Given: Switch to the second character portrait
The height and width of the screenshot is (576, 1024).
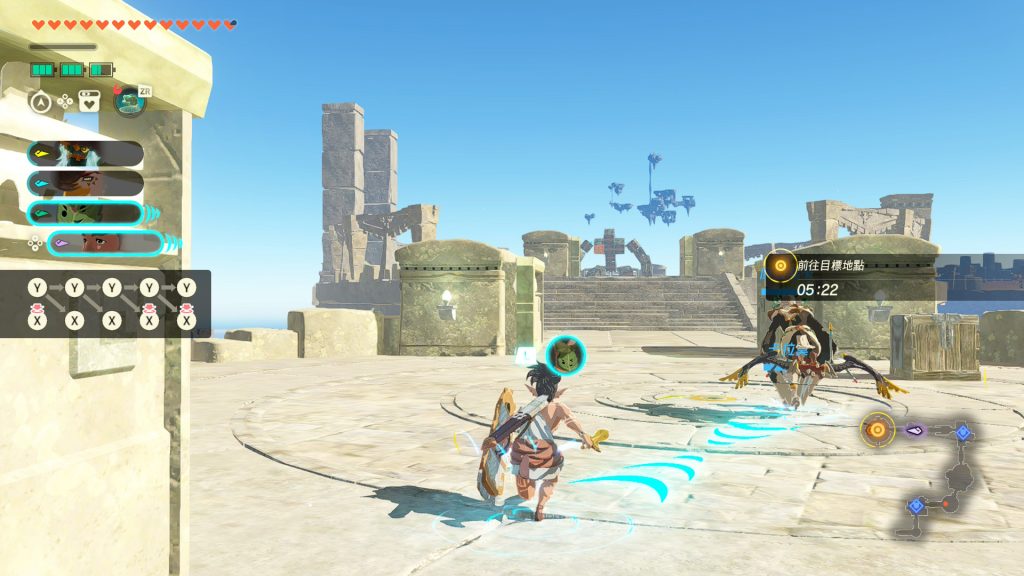Looking at the screenshot, I should tap(85, 184).
